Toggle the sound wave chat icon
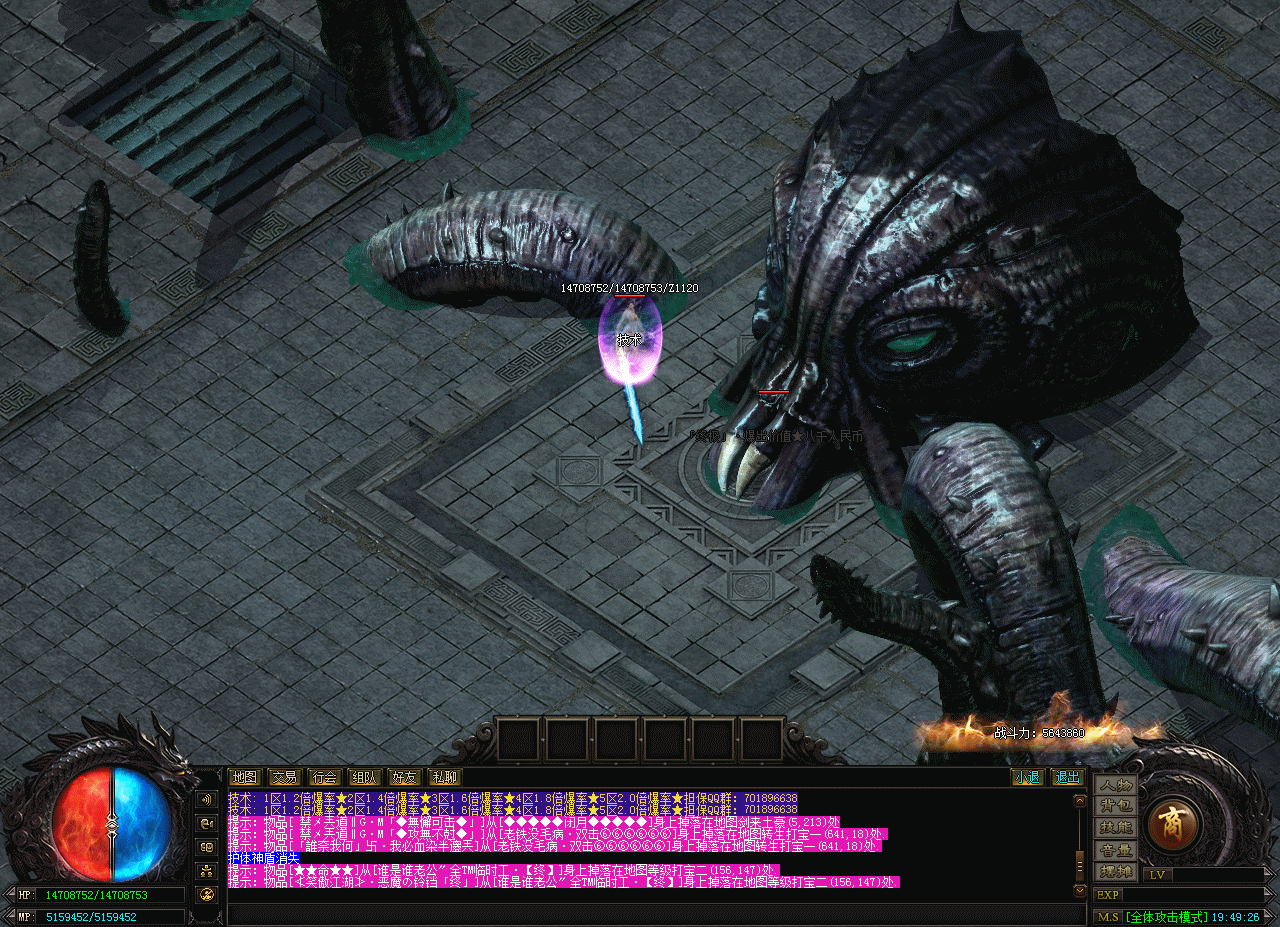The width and height of the screenshot is (1280, 927). [207, 800]
